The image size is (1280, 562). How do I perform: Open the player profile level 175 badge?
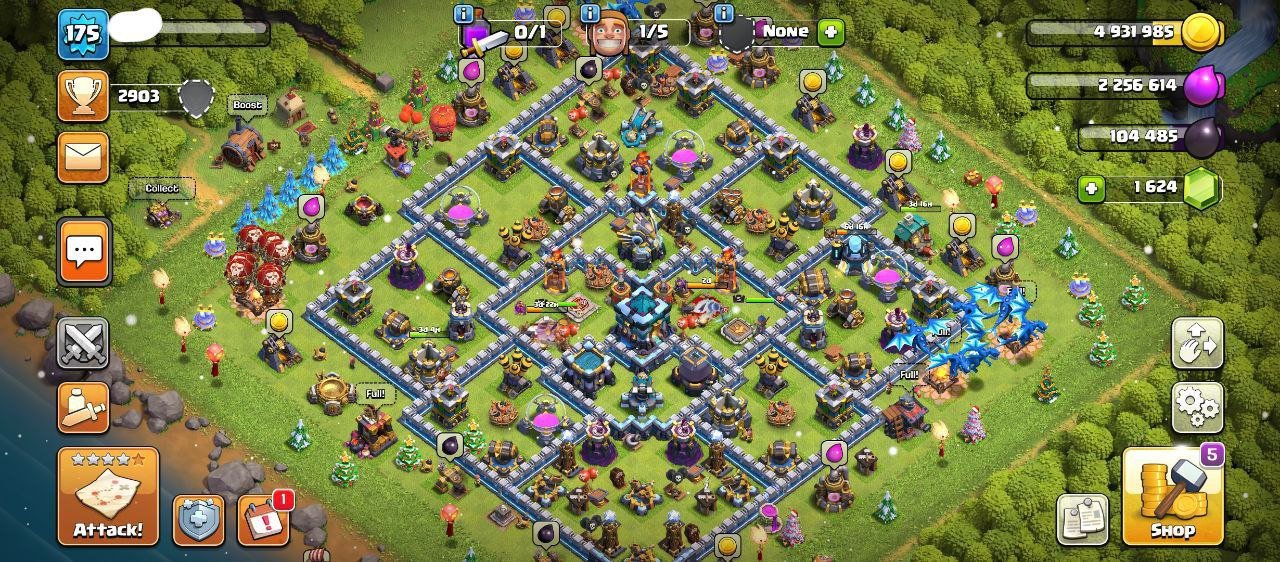pyautogui.click(x=83, y=34)
